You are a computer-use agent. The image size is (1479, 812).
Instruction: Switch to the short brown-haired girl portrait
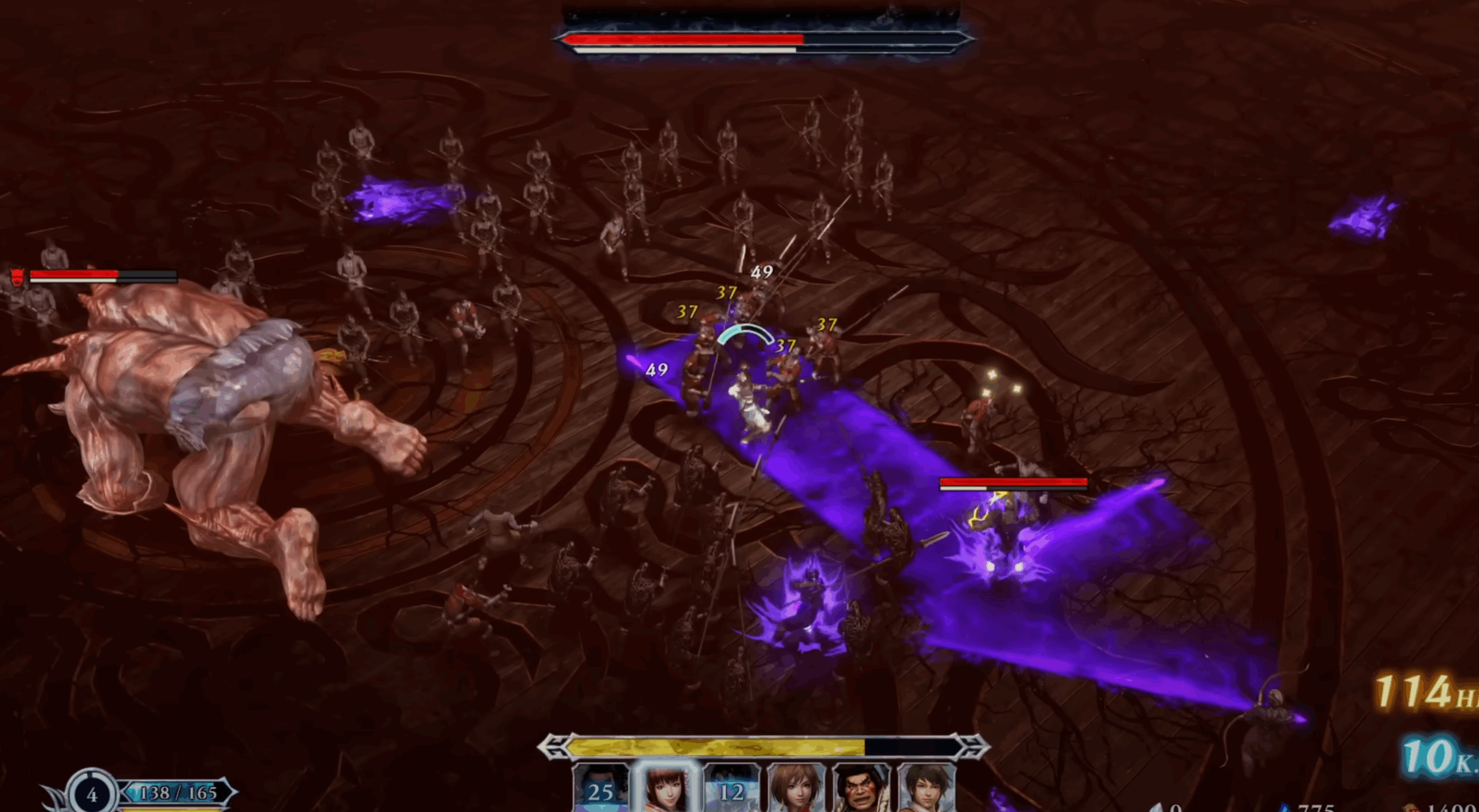click(796, 789)
